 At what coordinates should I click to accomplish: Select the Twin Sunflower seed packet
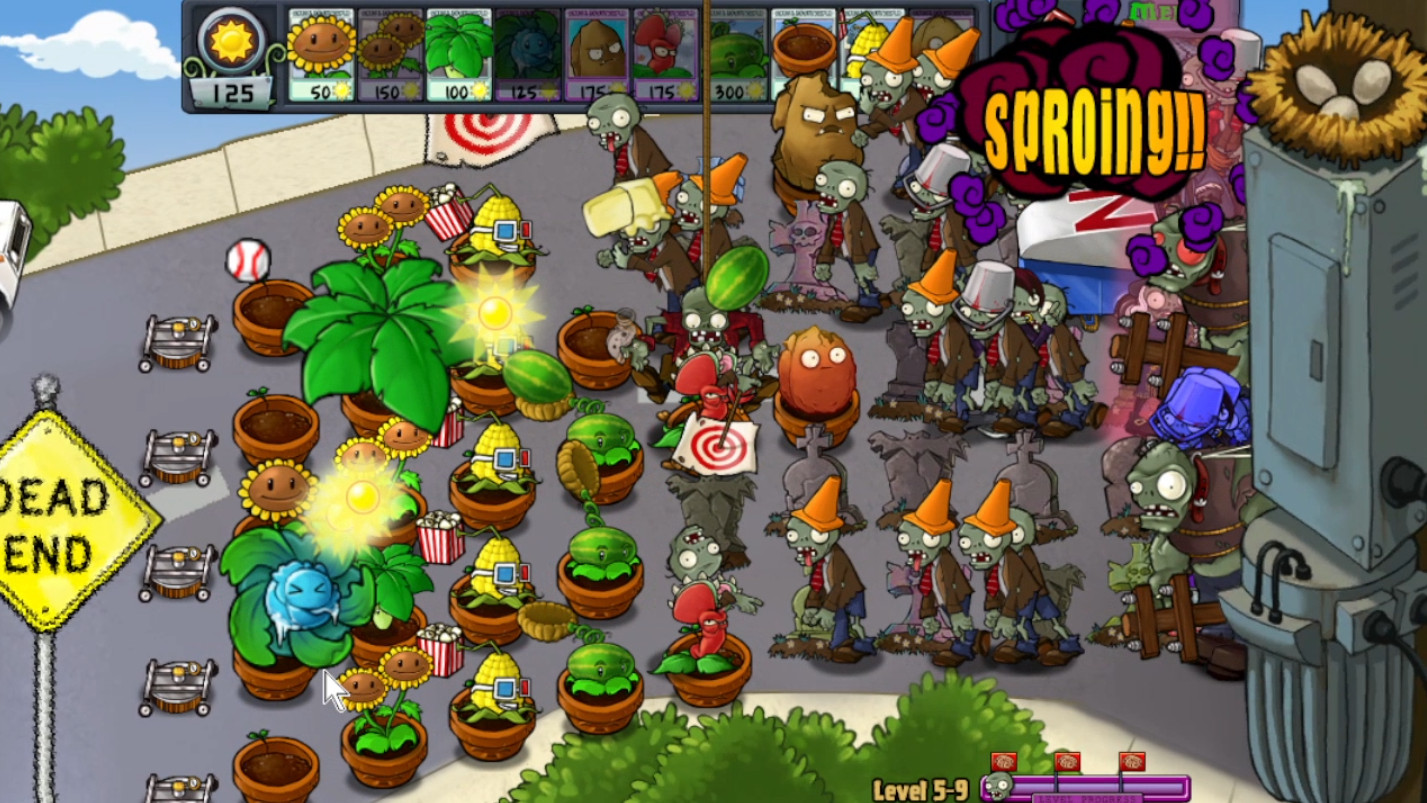(390, 55)
